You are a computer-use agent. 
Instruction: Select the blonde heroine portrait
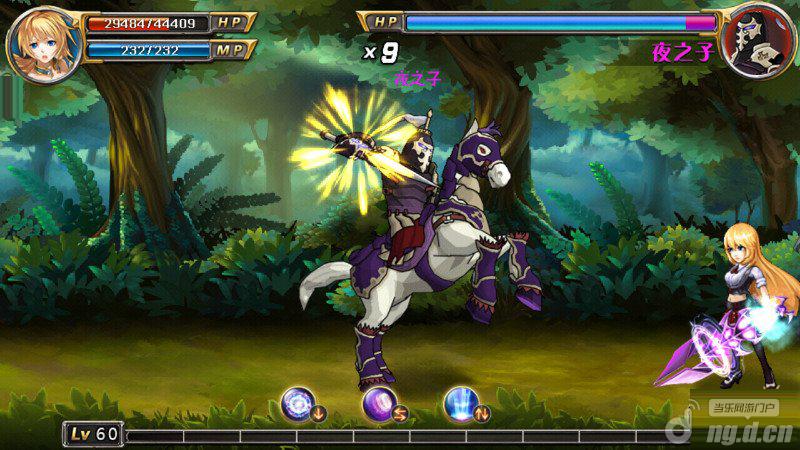point(43,43)
